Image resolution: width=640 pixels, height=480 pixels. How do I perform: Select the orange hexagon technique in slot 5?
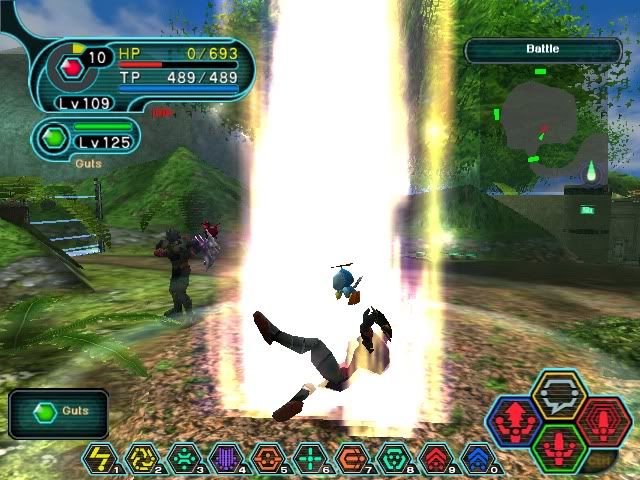[268, 458]
